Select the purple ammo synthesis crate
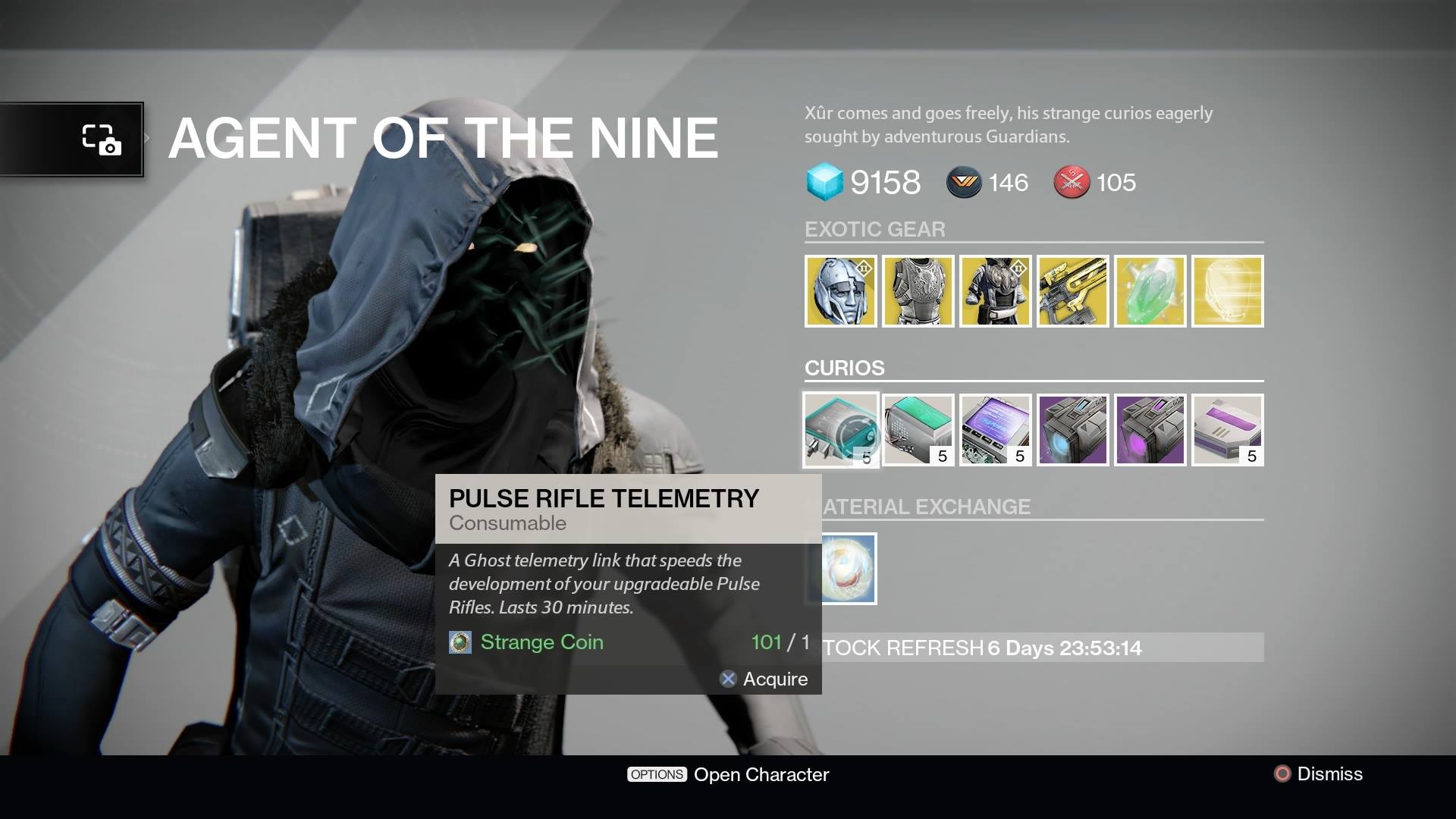Screen dimensions: 1456x819 coord(1150,430)
